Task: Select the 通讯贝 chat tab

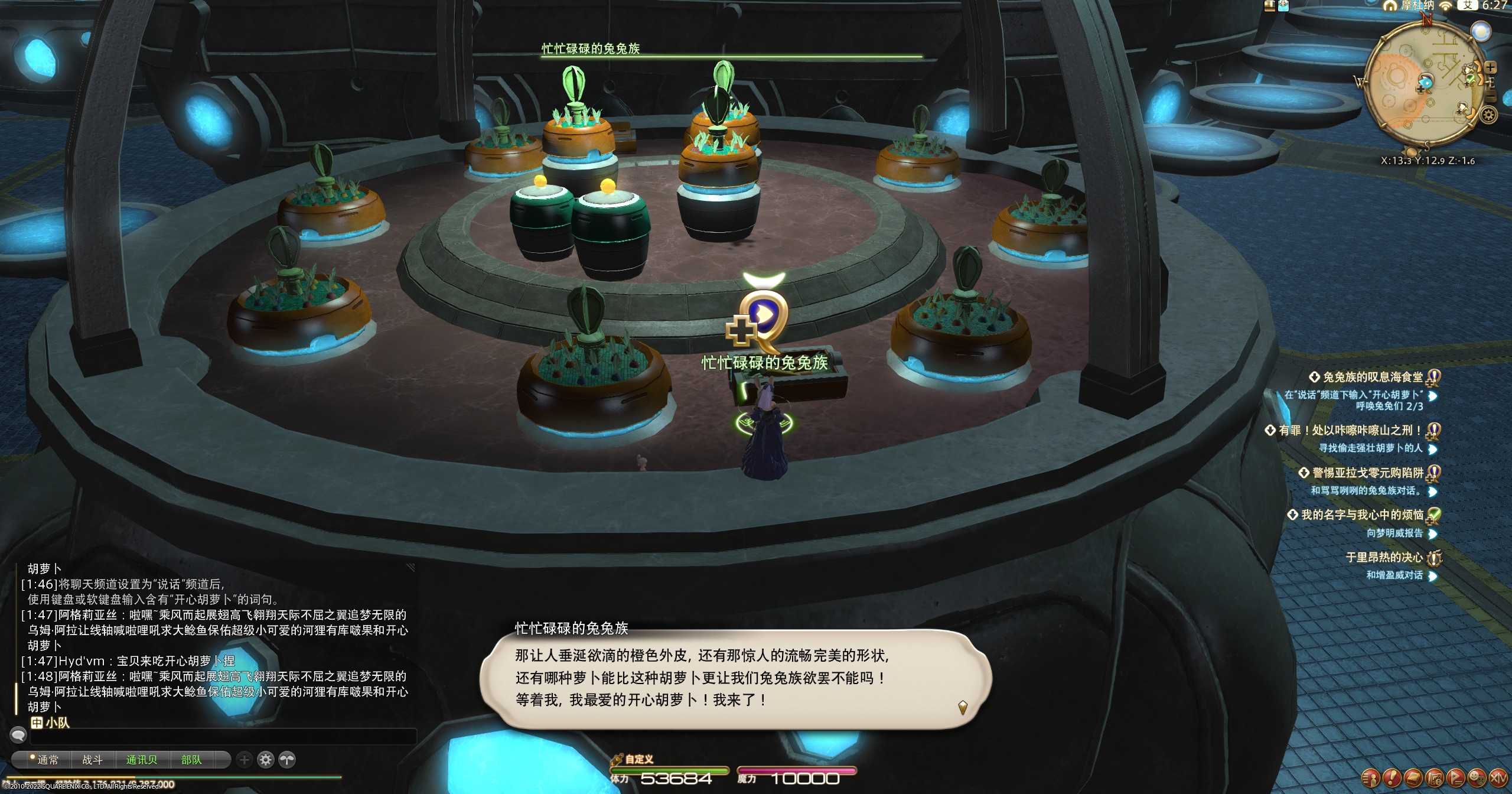Action: click(x=142, y=760)
